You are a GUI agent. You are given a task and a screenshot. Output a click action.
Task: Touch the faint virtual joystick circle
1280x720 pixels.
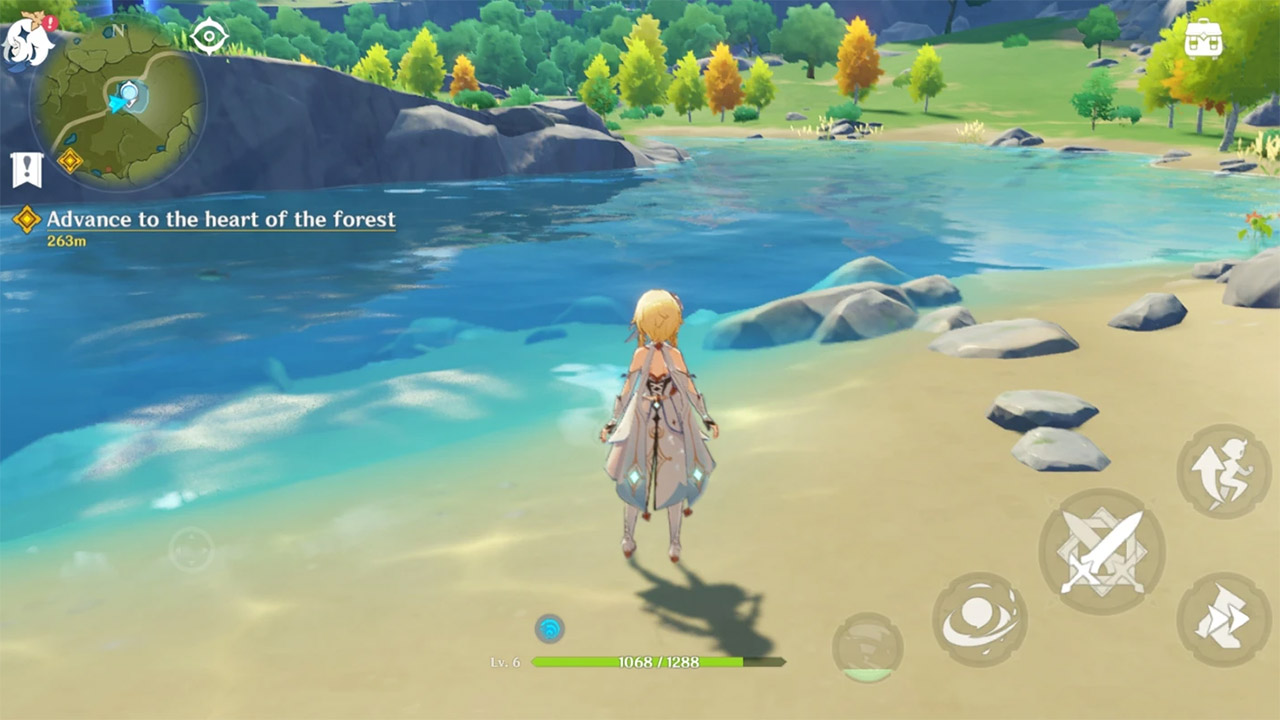pos(190,549)
